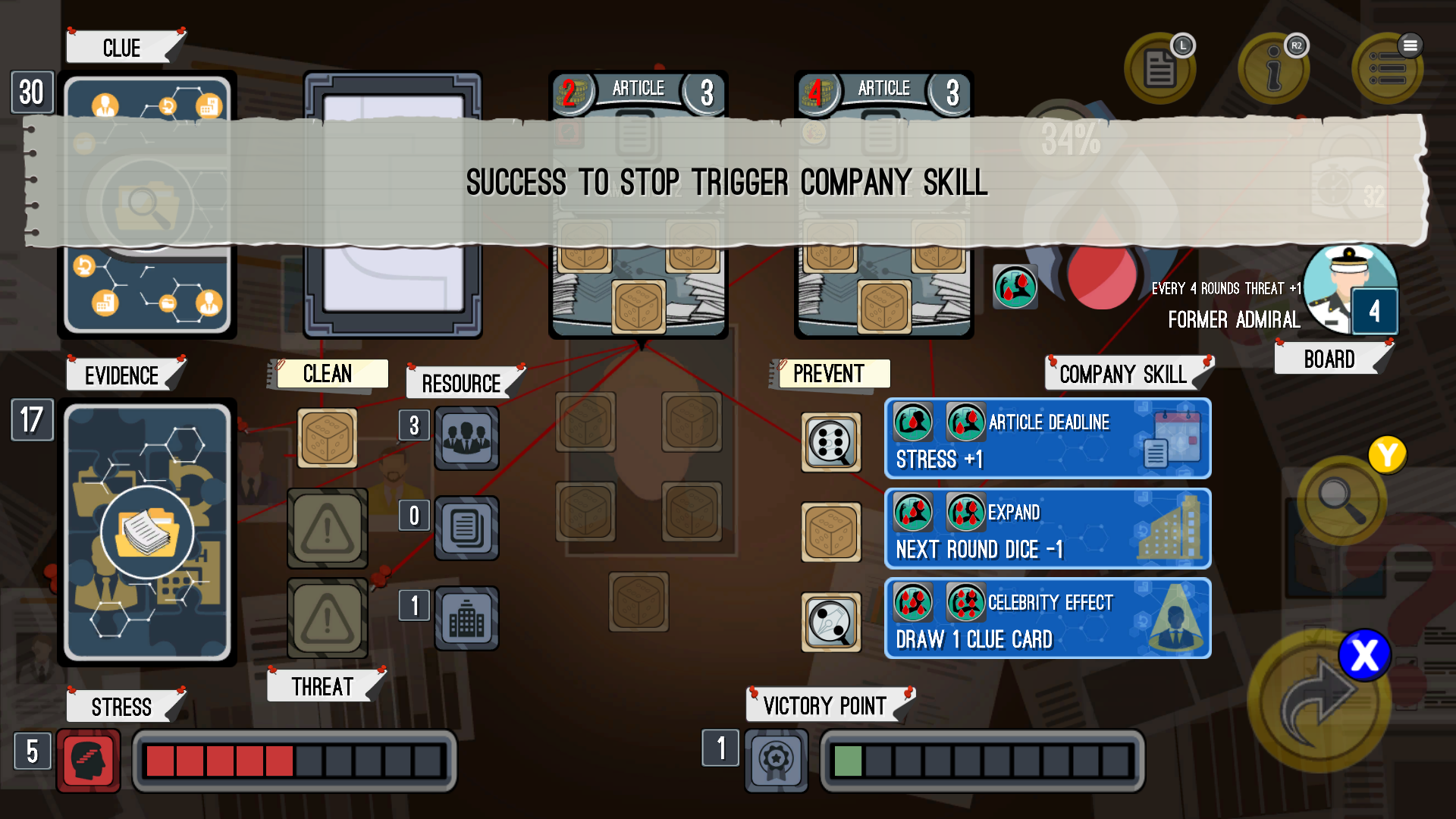The height and width of the screenshot is (819, 1456).
Task: Select the Former Admiral portrait
Action: click(1349, 288)
